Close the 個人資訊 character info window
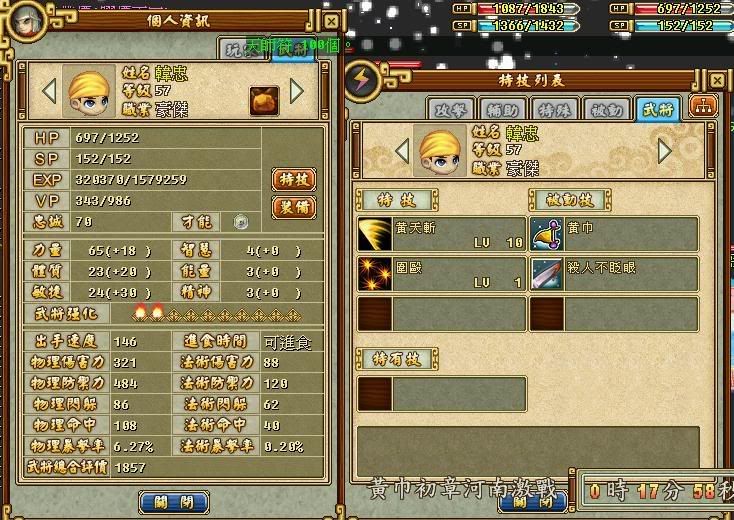The width and height of the screenshot is (734, 520). tap(331, 21)
